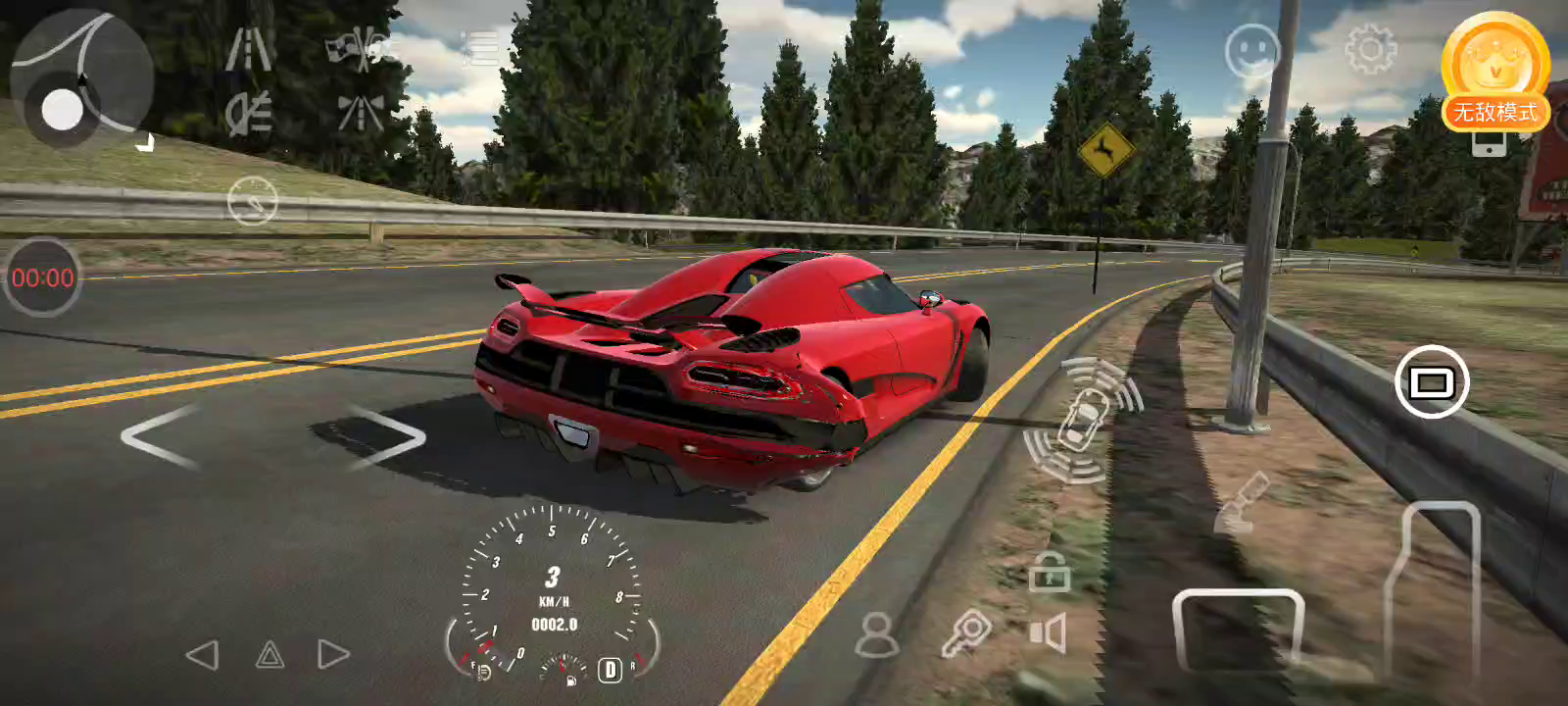This screenshot has width=1568, height=706.
Task: Sound the horn icon
Action: [x=1048, y=633]
